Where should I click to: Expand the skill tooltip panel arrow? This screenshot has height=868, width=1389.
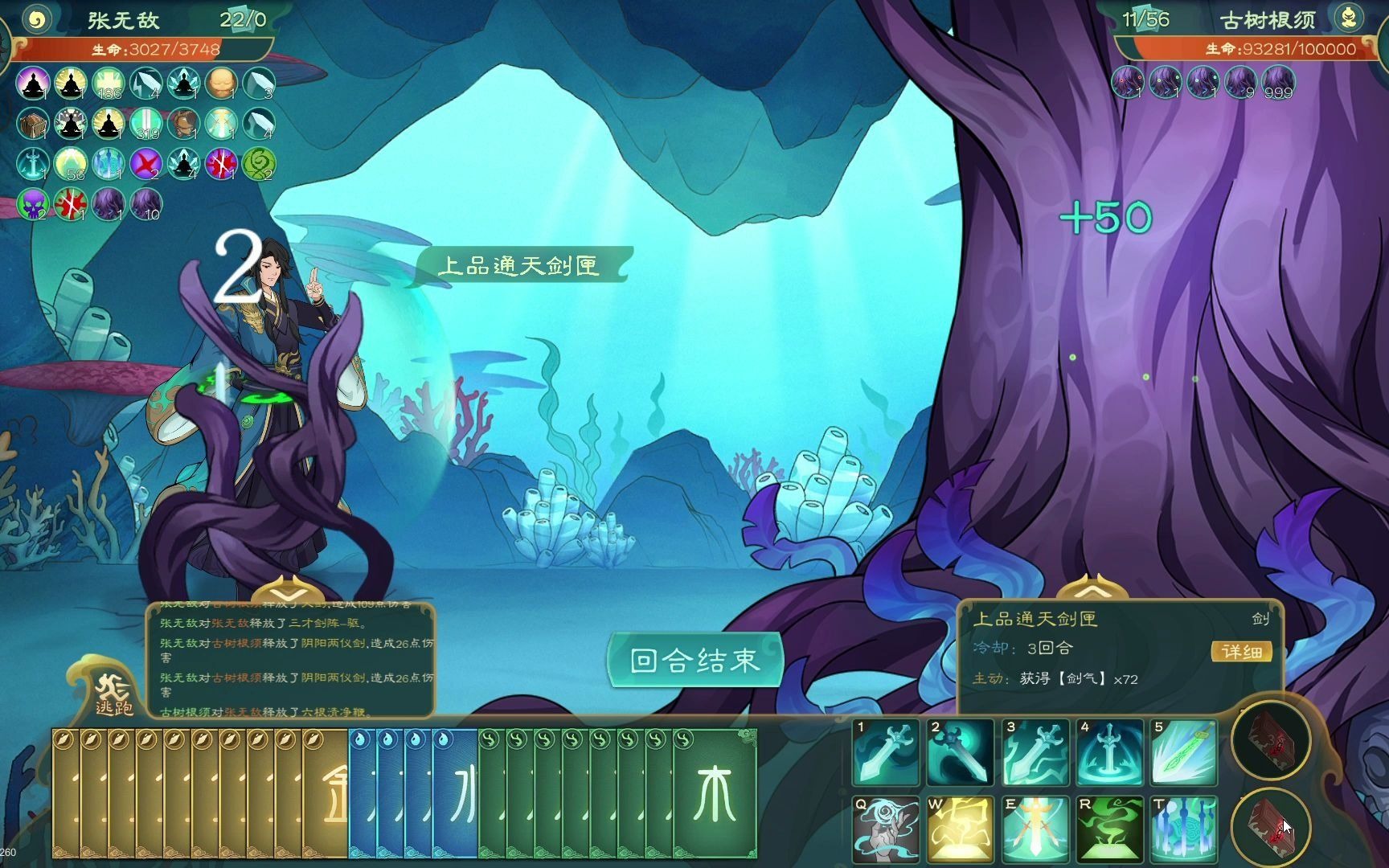1092,589
